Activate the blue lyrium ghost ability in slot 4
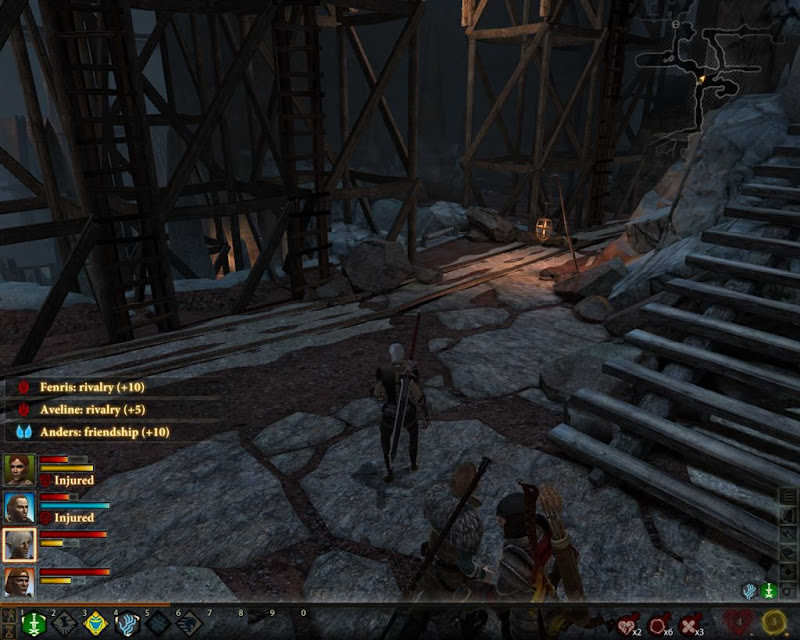 pyautogui.click(x=127, y=624)
